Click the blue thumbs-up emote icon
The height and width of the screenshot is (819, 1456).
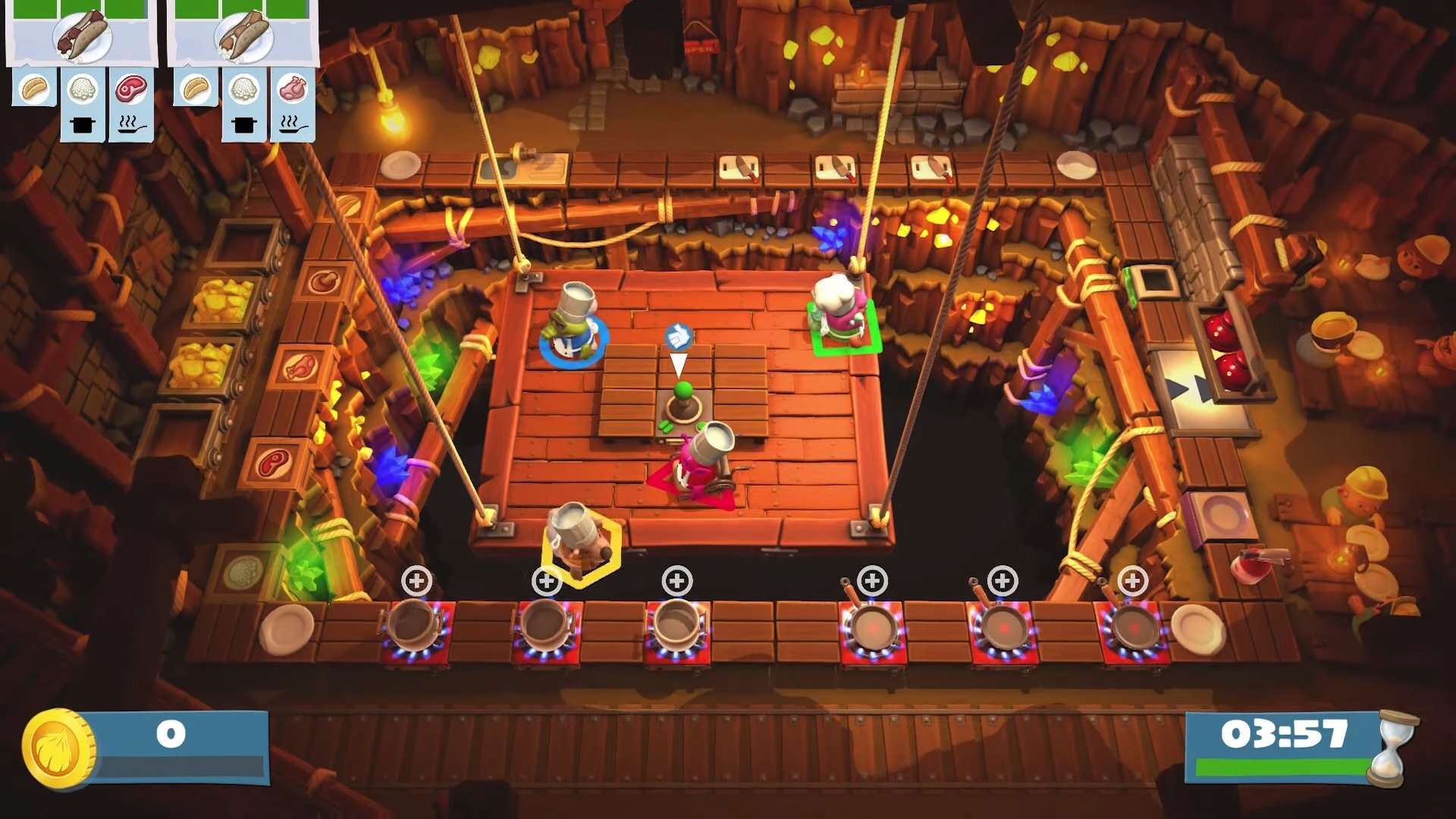pos(678,335)
